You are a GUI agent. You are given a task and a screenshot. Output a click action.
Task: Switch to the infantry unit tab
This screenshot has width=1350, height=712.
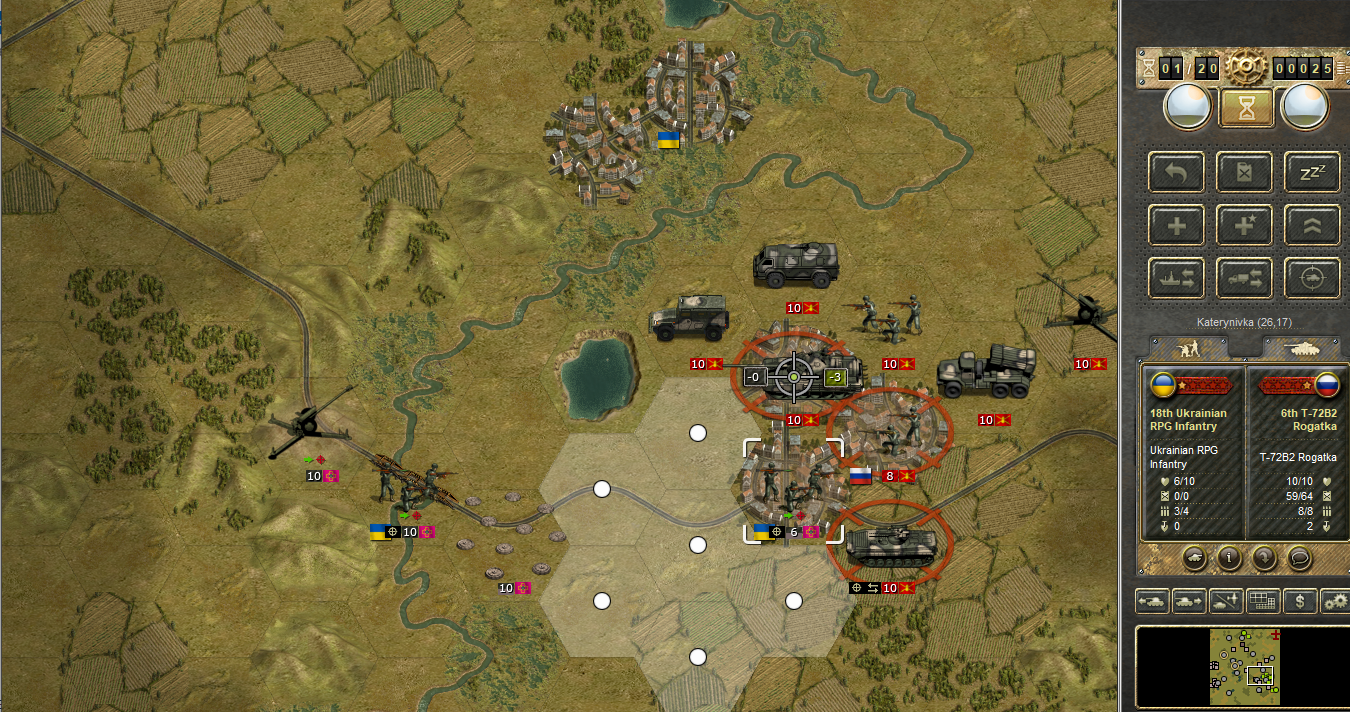tap(1189, 348)
